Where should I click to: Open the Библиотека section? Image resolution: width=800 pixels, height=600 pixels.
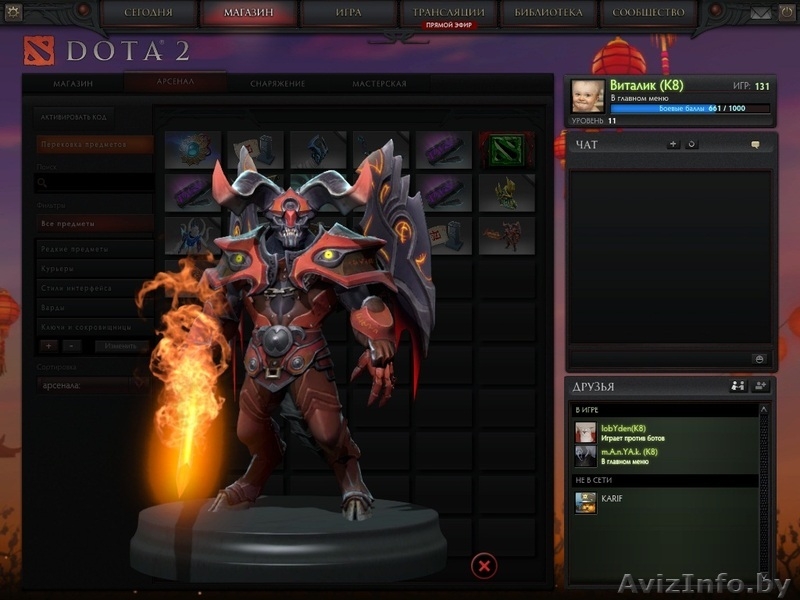(x=549, y=13)
